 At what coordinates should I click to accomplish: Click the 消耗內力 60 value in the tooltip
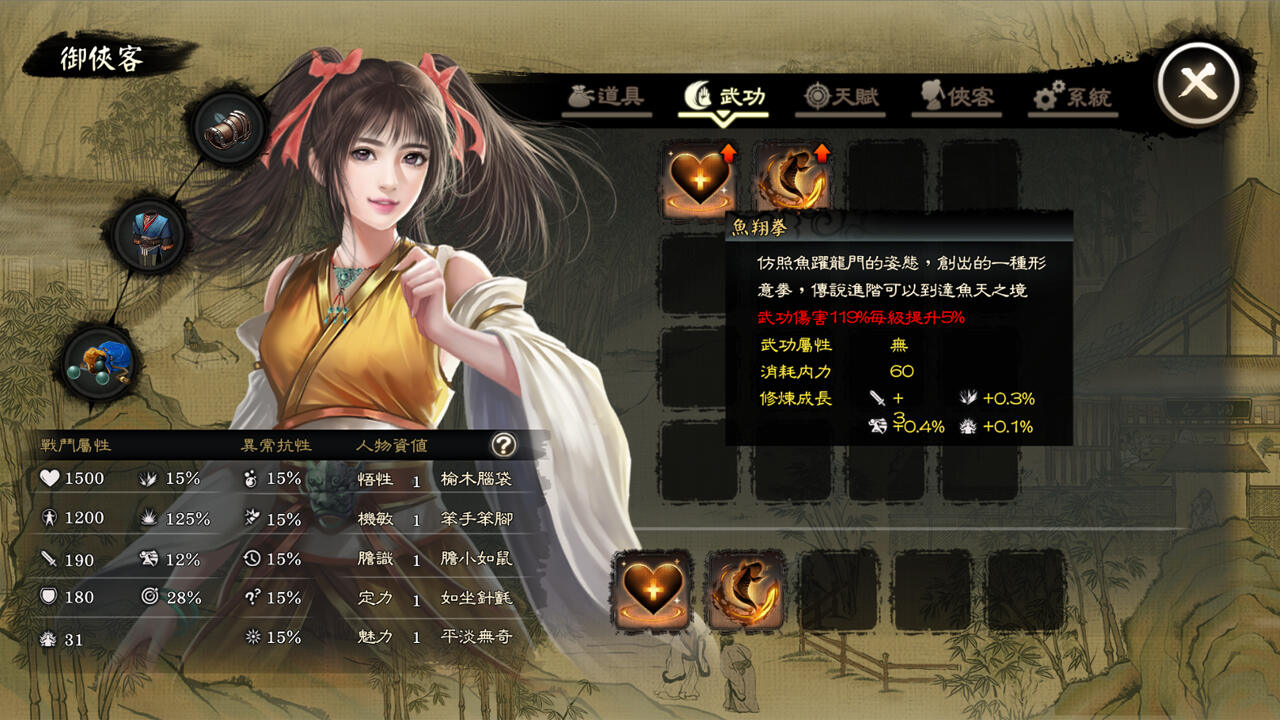pyautogui.click(x=899, y=372)
